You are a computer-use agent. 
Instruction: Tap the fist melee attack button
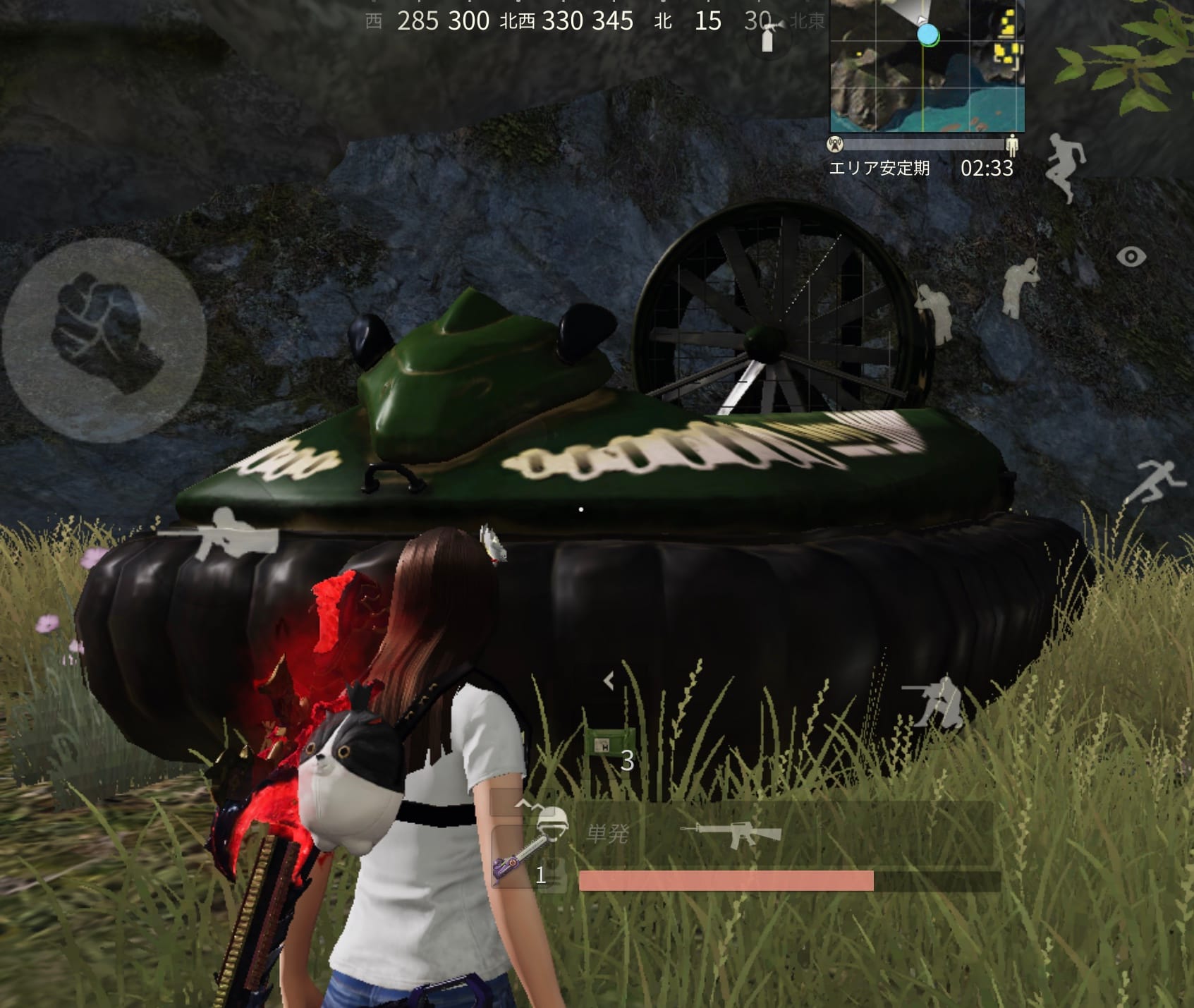[x=105, y=340]
